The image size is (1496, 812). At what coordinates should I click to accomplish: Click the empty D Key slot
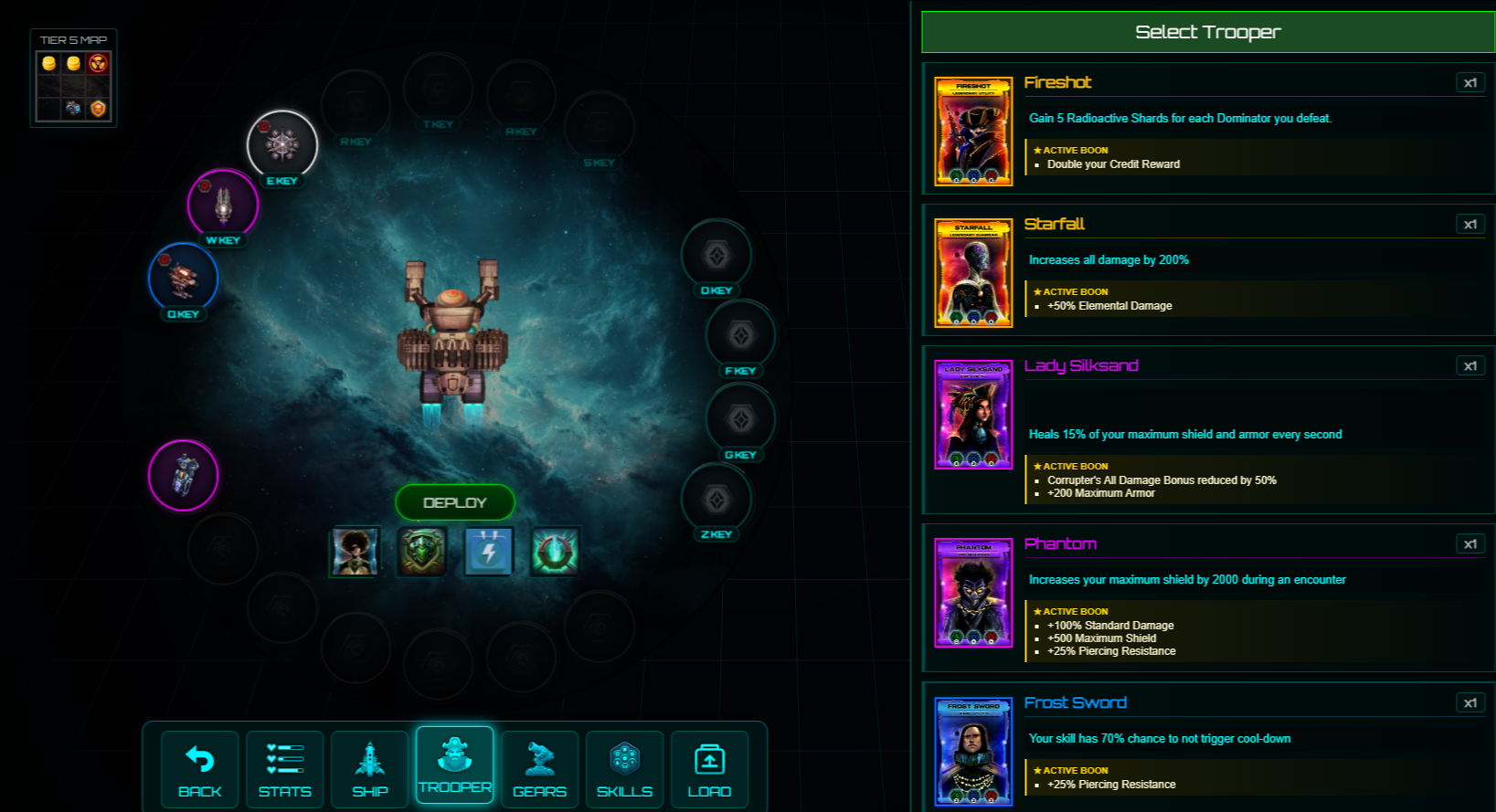pyautogui.click(x=716, y=256)
